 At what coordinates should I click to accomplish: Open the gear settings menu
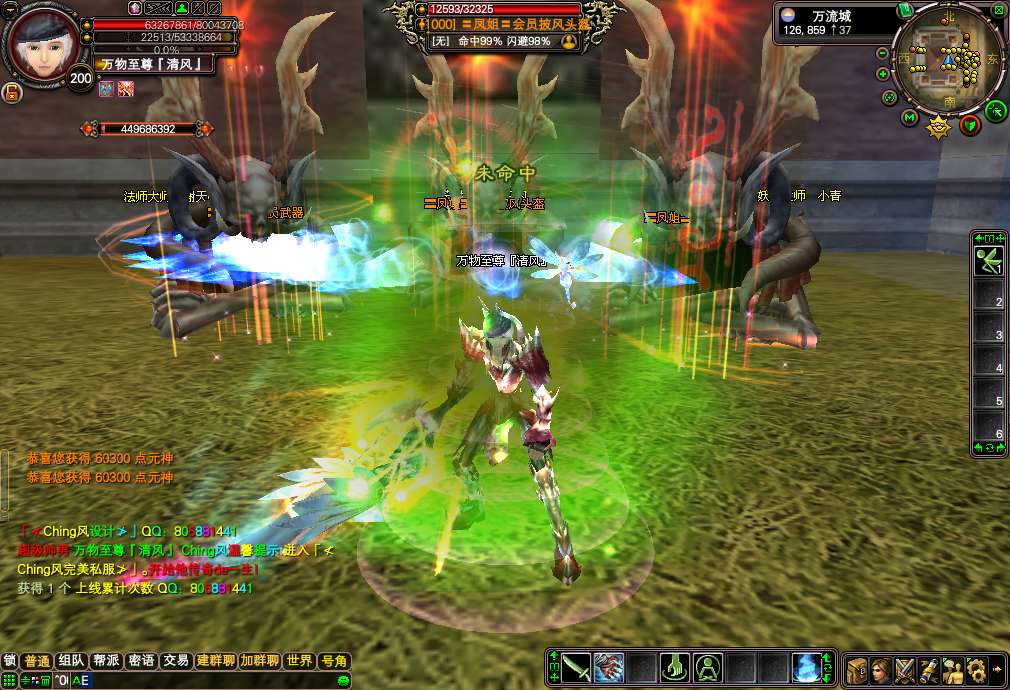tap(976, 669)
